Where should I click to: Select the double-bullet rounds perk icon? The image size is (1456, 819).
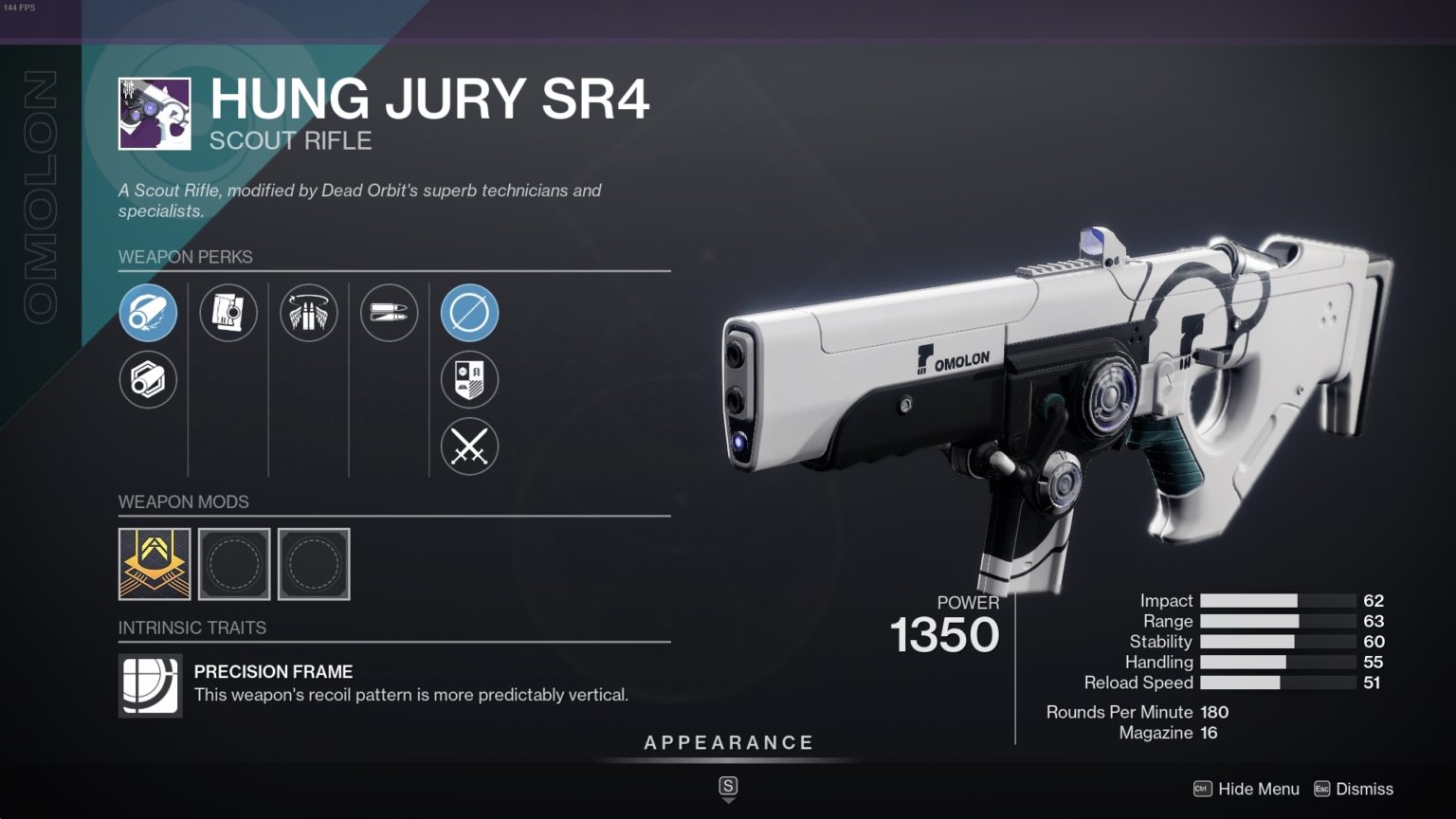[388, 313]
